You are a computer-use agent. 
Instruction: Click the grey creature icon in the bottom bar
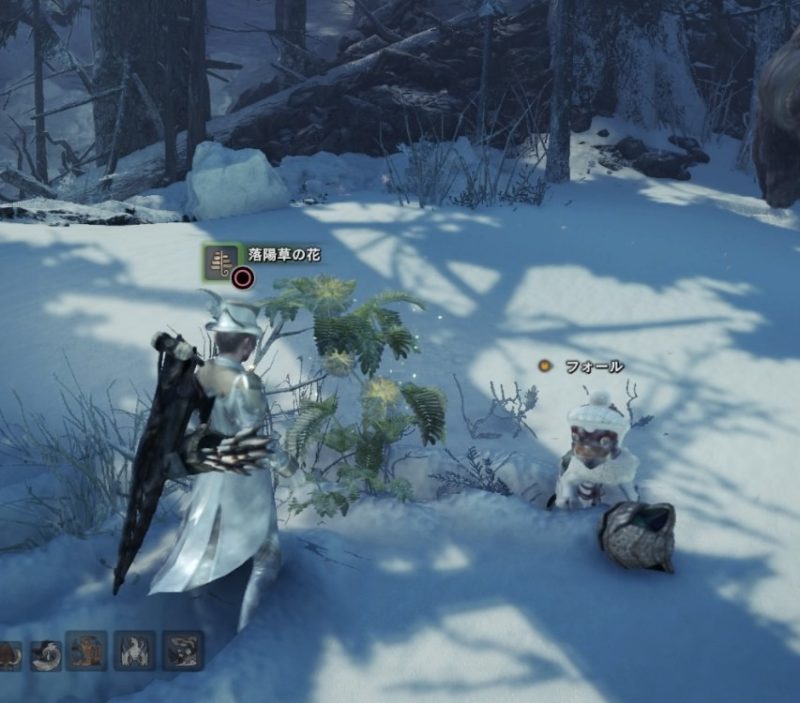point(183,651)
